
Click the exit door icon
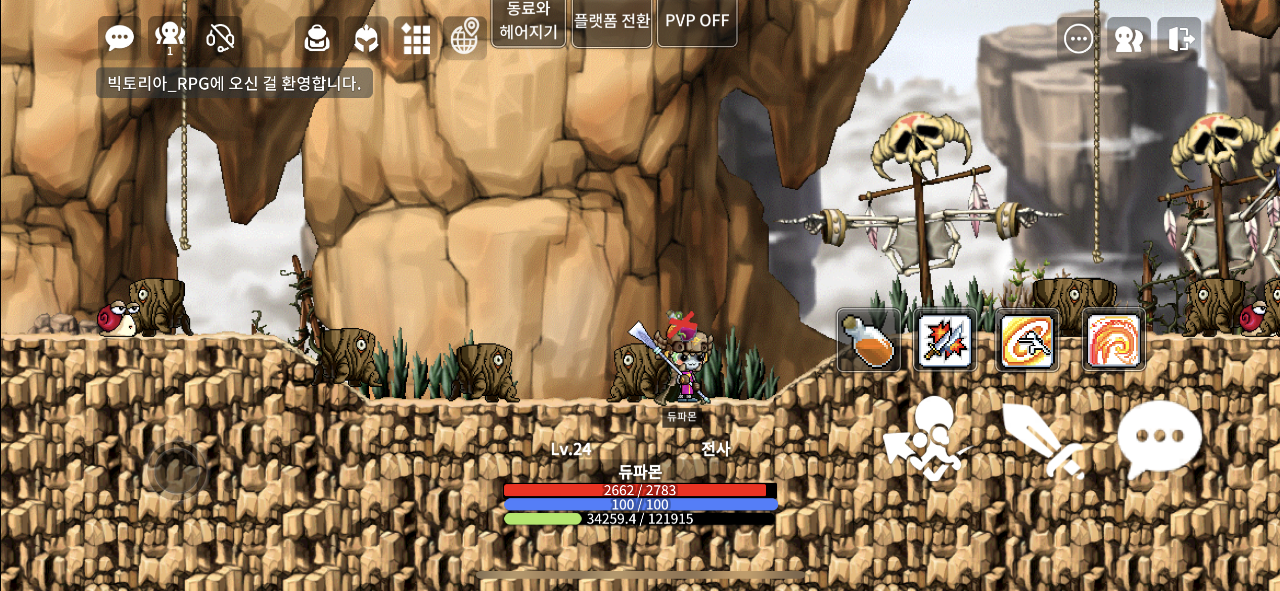(x=1180, y=39)
